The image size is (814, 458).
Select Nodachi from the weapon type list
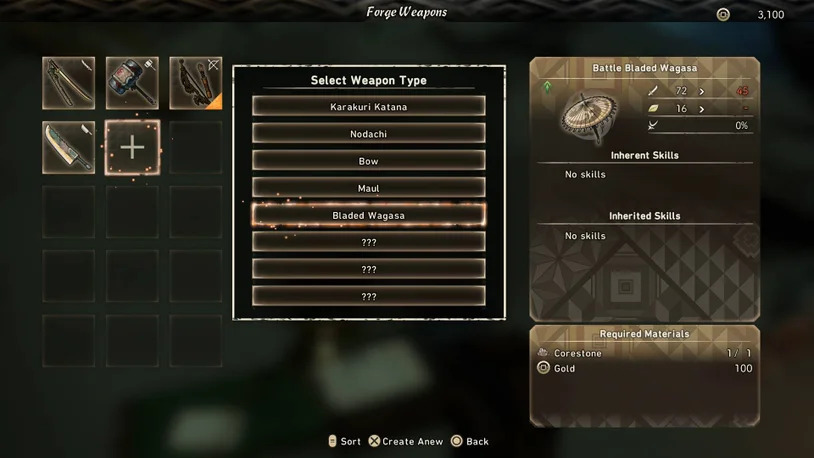pyautogui.click(x=368, y=133)
